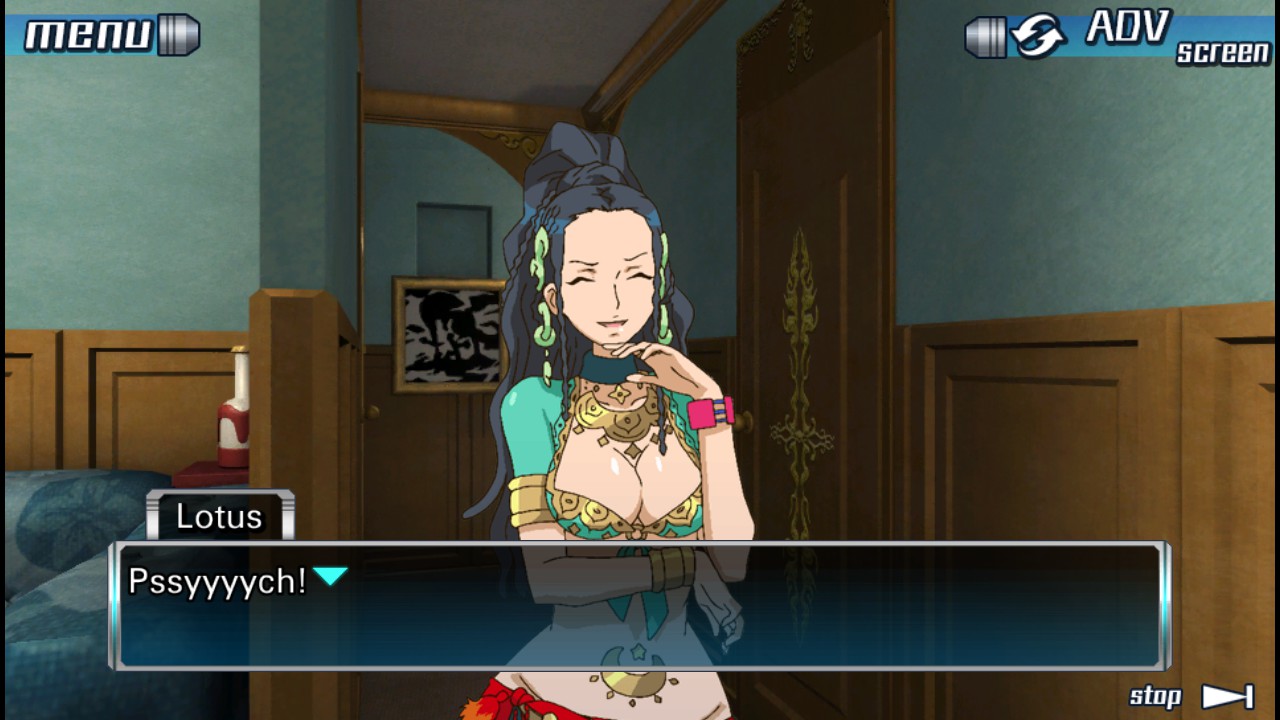
Task: Click the stop skip arrow button
Action: pyautogui.click(x=1226, y=696)
